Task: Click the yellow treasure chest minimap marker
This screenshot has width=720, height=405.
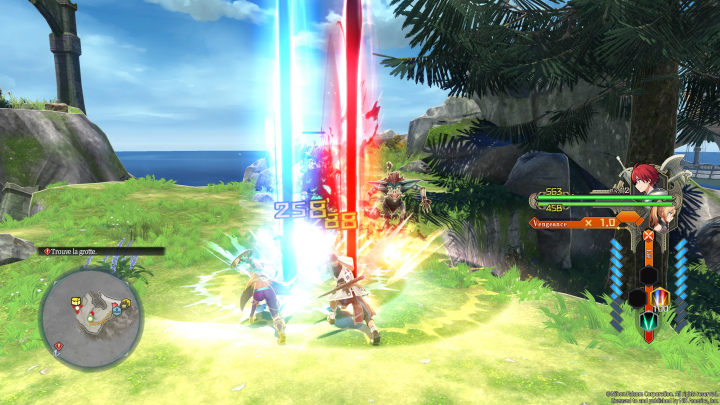Action: click(75, 299)
